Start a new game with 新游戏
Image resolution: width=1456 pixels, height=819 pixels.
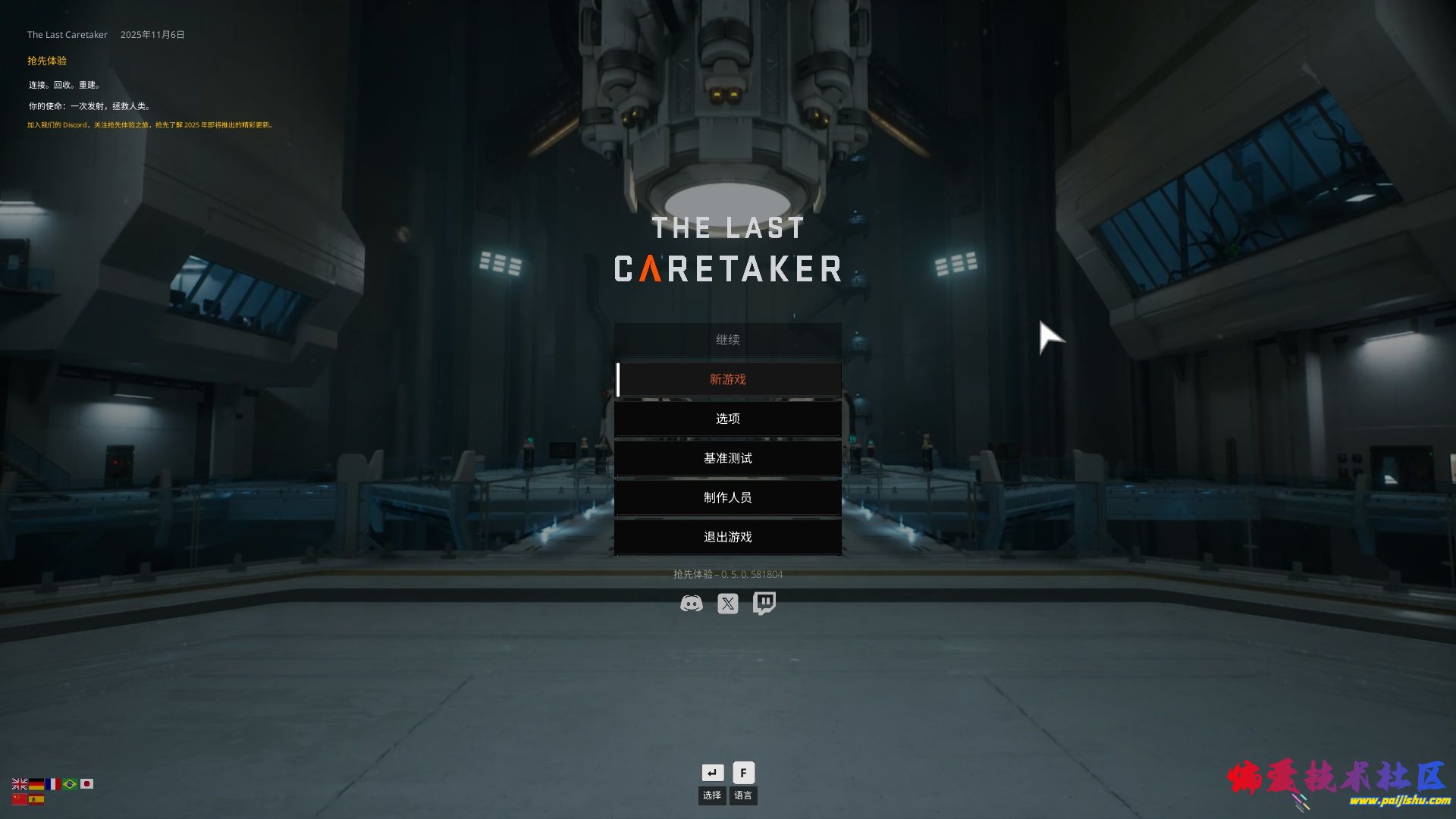728,379
